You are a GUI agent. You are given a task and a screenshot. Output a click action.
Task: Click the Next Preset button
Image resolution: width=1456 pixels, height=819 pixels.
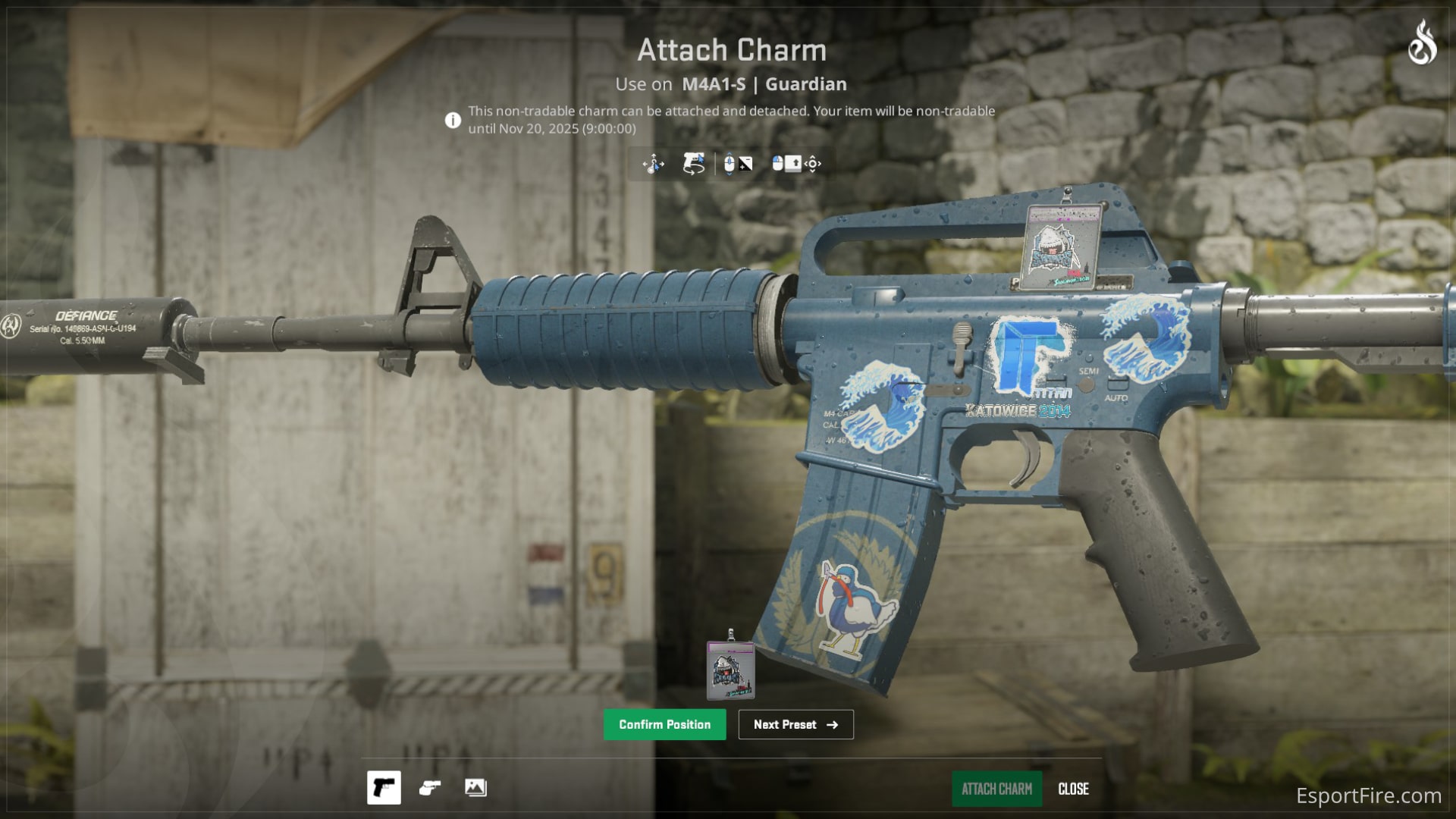(x=795, y=724)
